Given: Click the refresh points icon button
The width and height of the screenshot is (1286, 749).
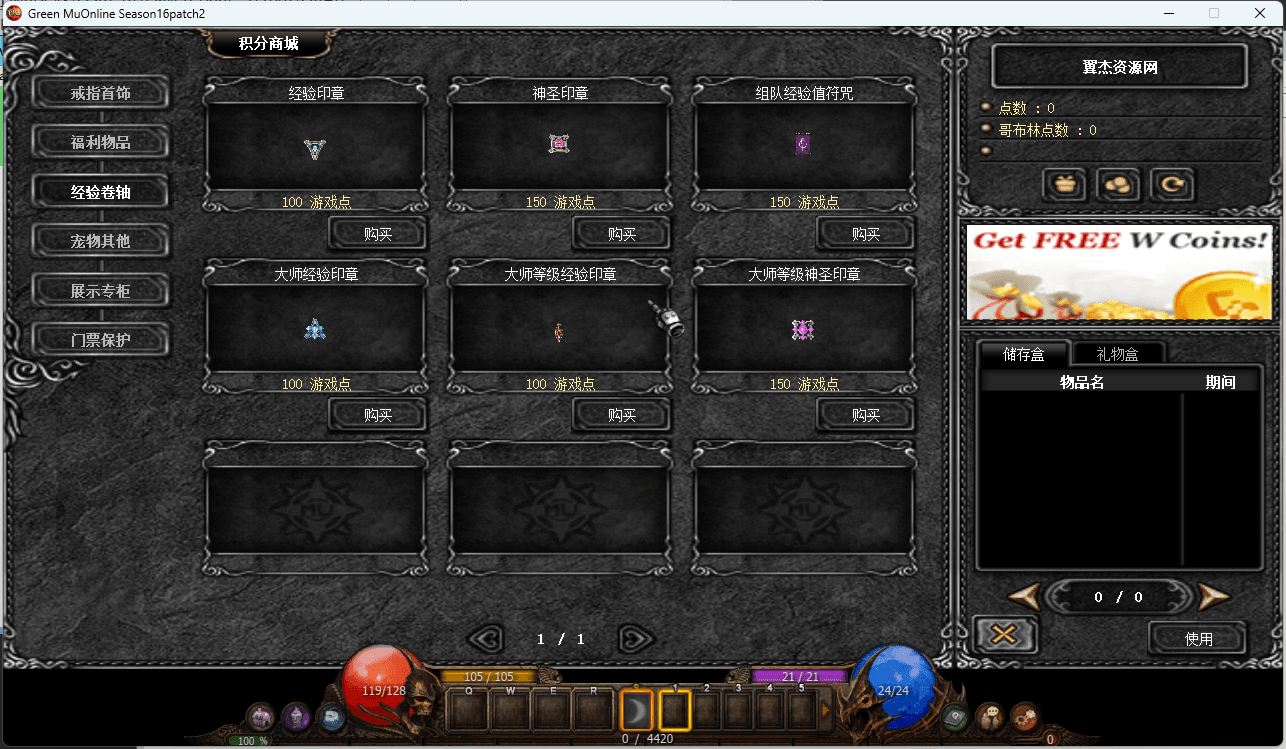Looking at the screenshot, I should point(1171,185).
